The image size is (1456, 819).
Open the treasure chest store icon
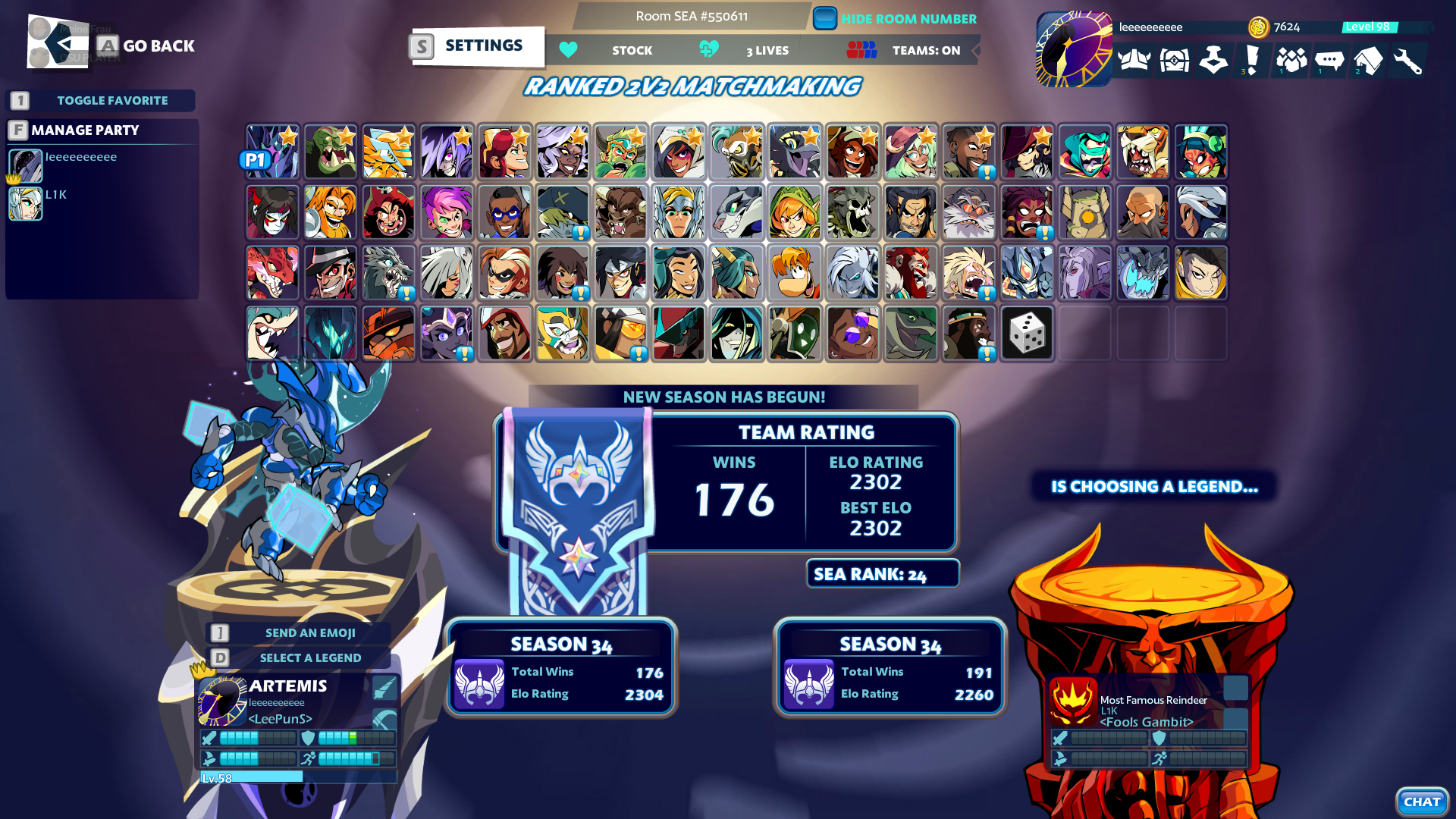tap(1173, 61)
